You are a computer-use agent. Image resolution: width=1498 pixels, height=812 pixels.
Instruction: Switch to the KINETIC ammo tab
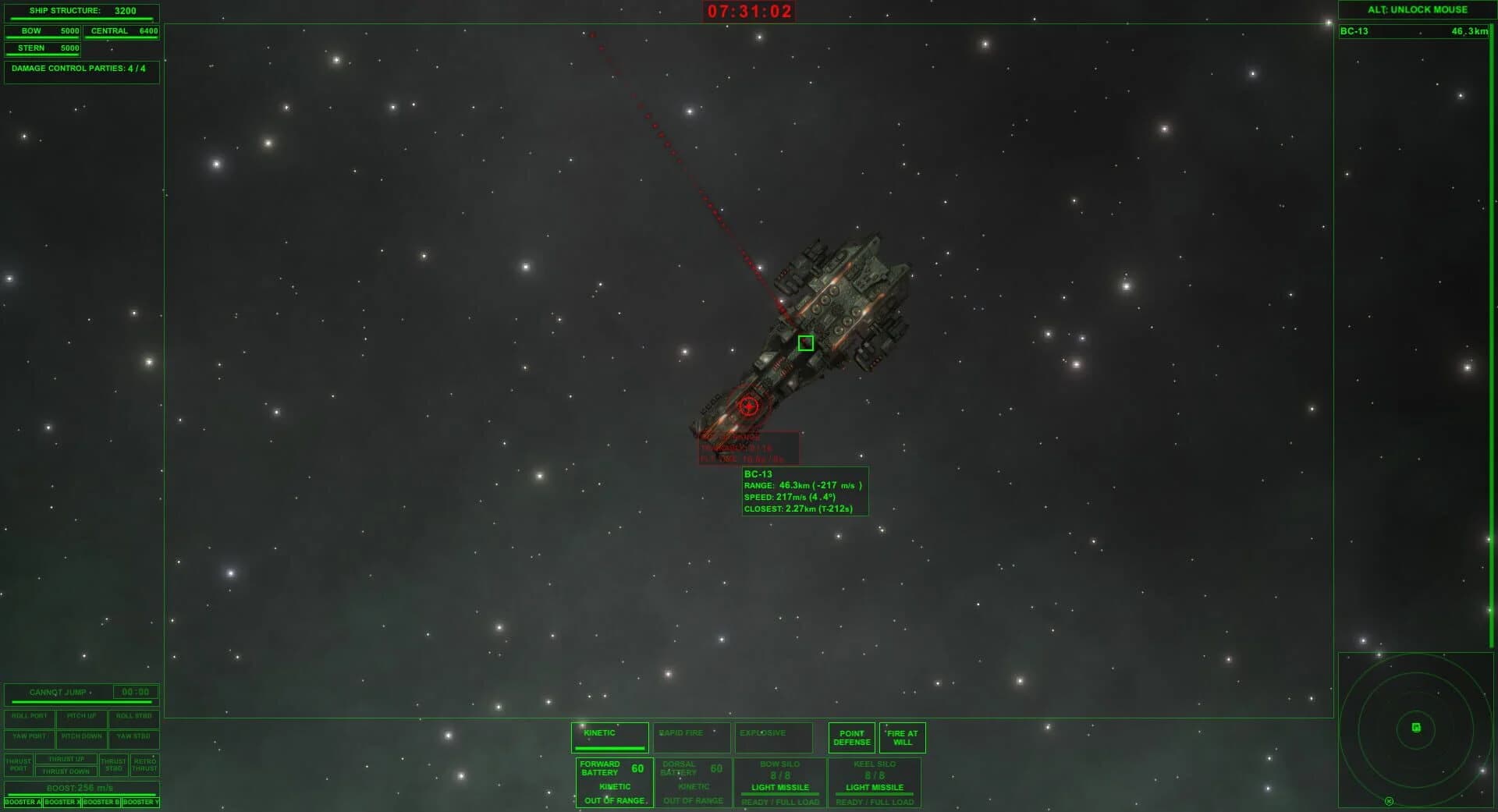coord(609,734)
